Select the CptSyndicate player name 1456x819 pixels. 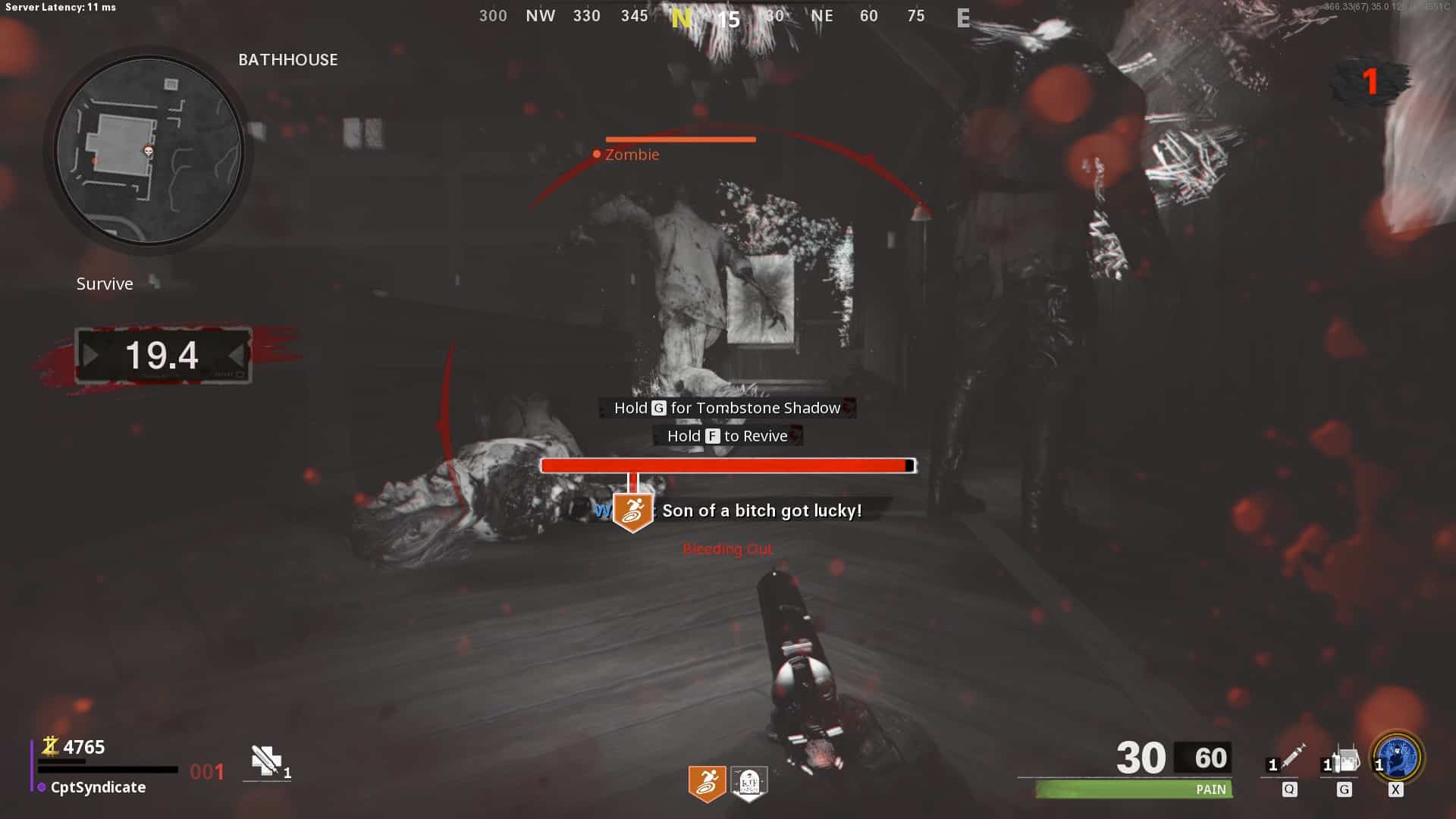pos(98,787)
